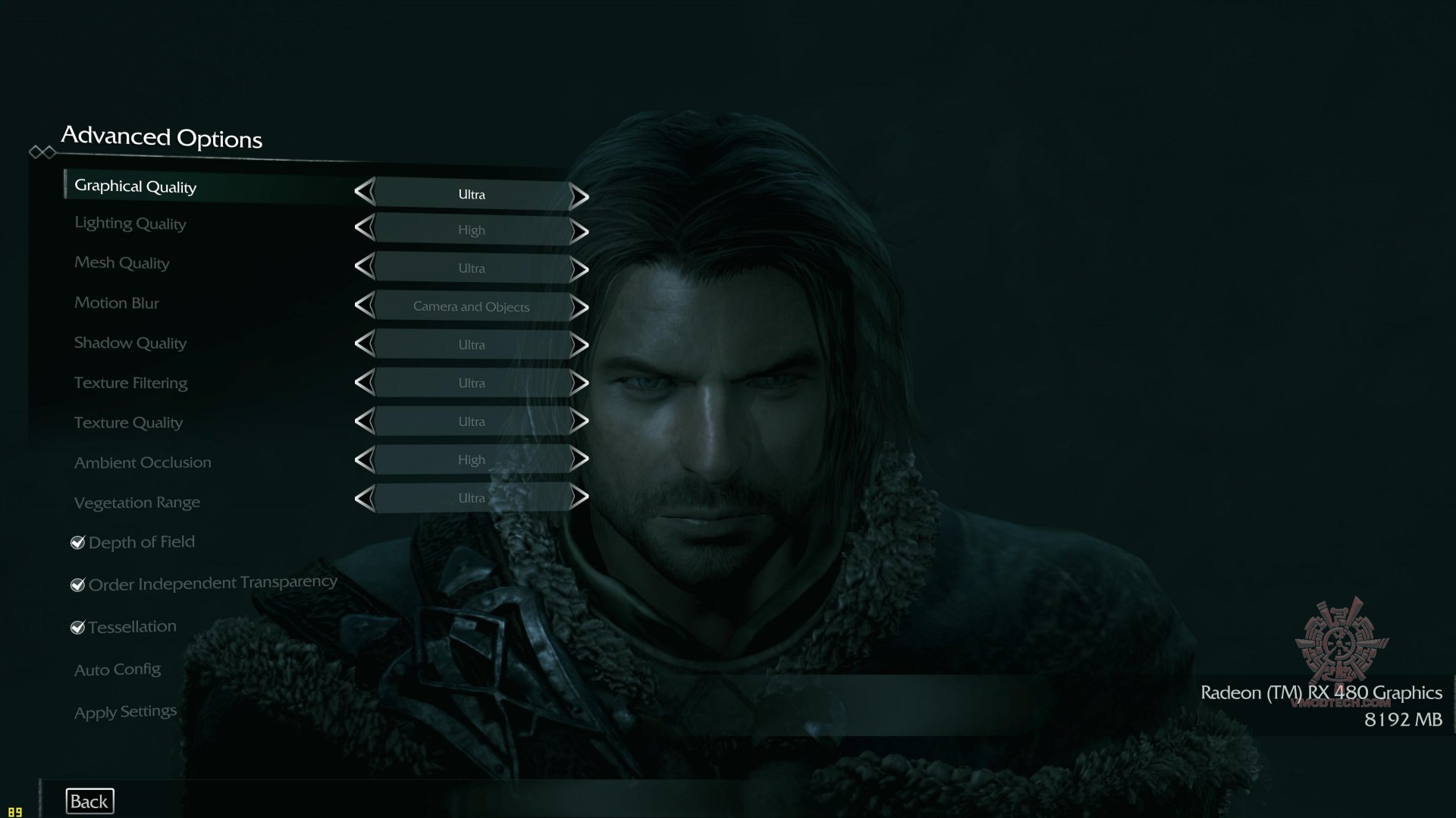Viewport: 1456px width, 818px height.
Task: Click the right arrow beside Shadow Quality
Action: (x=581, y=345)
